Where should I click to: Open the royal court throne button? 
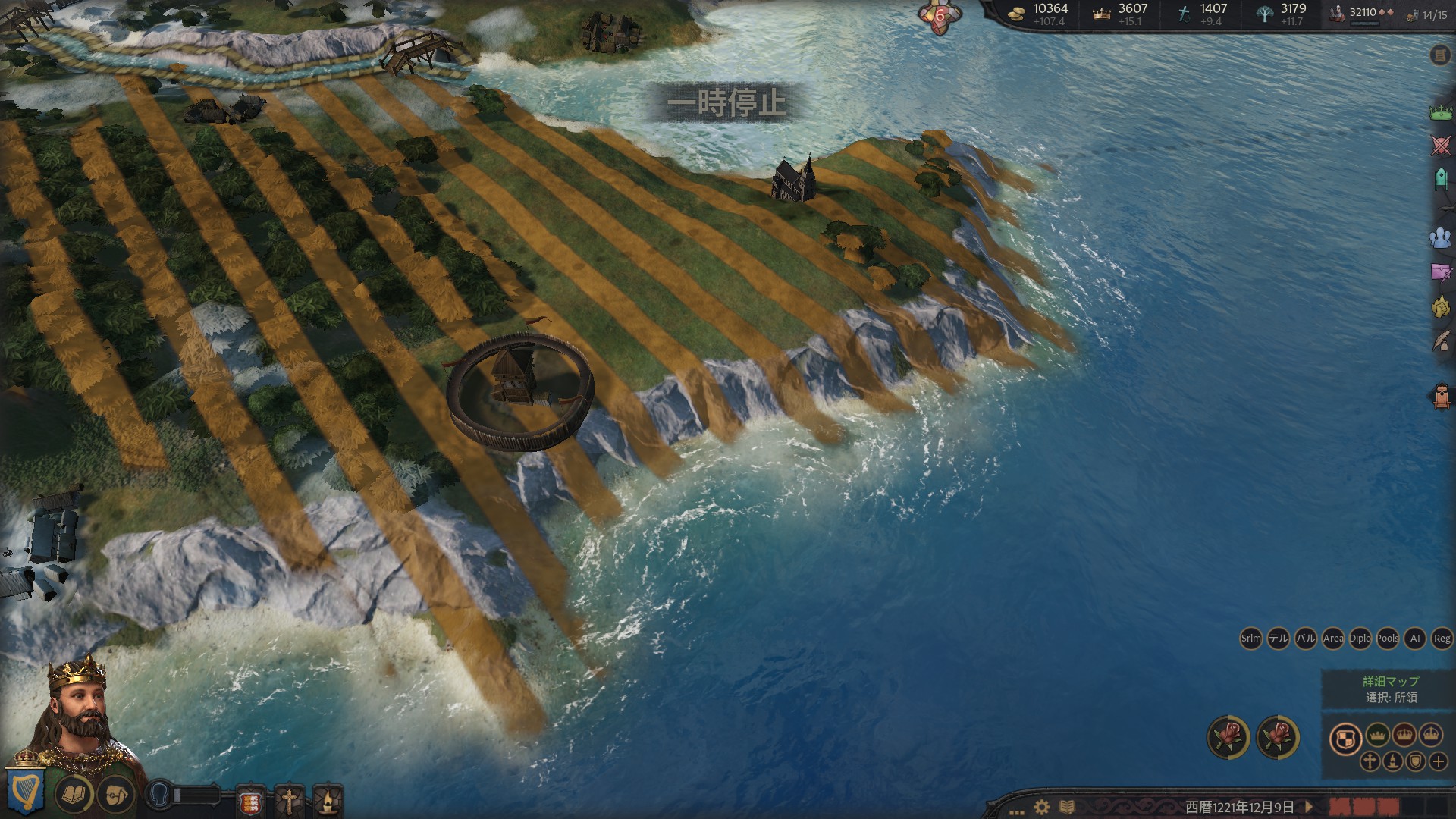1441,396
